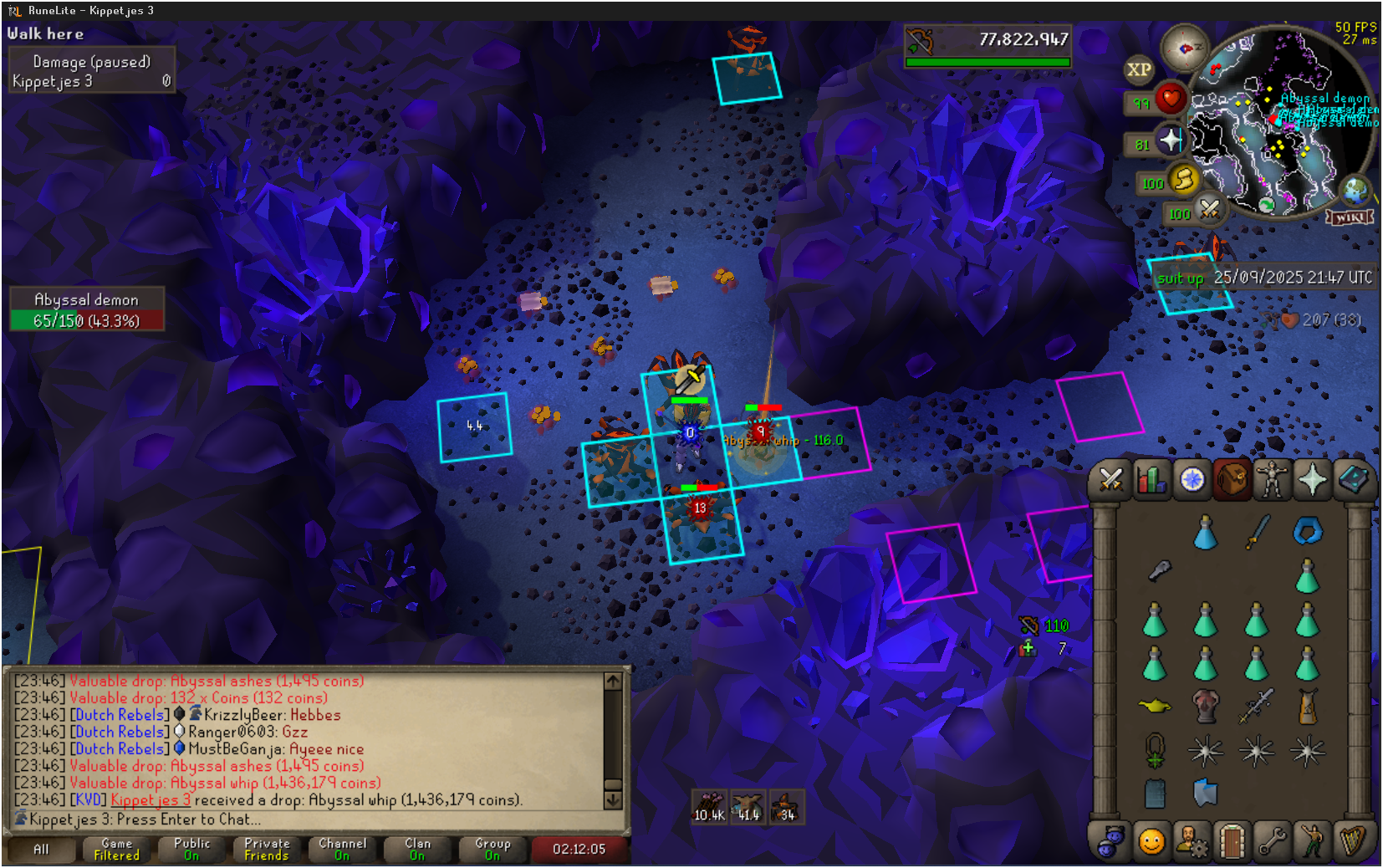Open the Logout door tab
Viewport: 1383px width, 868px height.
coord(1232,841)
